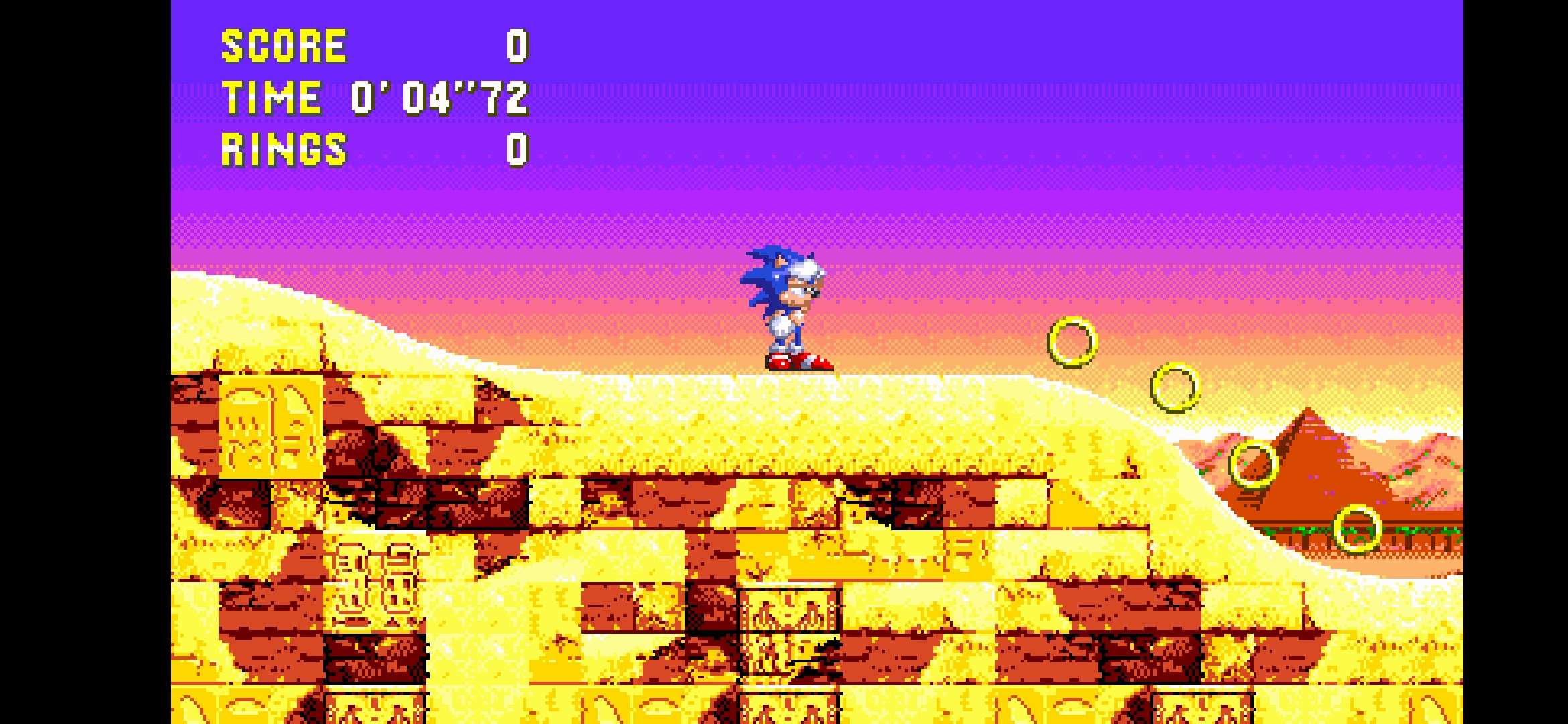
Task: Click the RINGS label in the HUD
Action: tap(285, 149)
